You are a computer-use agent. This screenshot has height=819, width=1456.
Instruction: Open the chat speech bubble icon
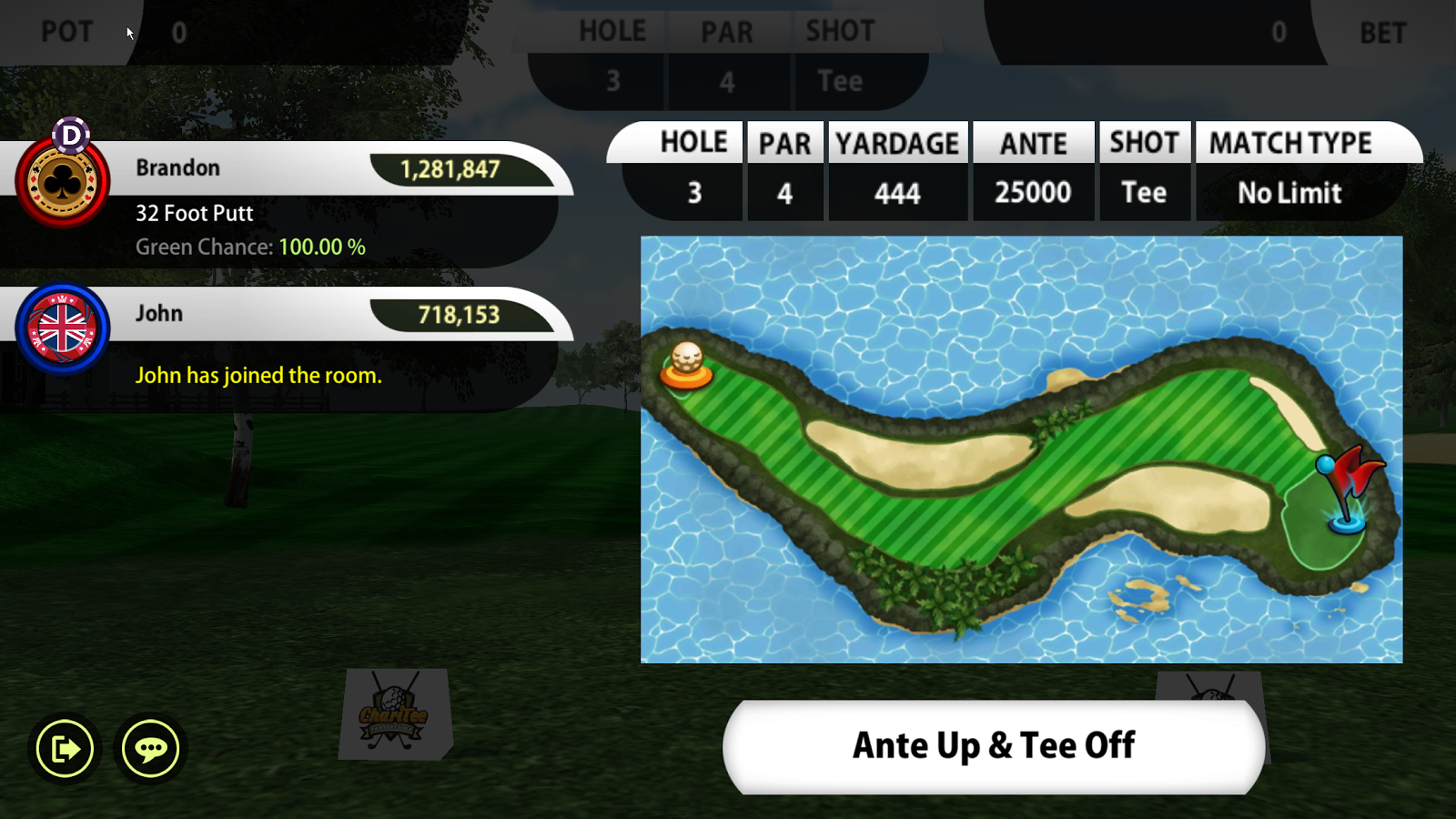[150, 749]
